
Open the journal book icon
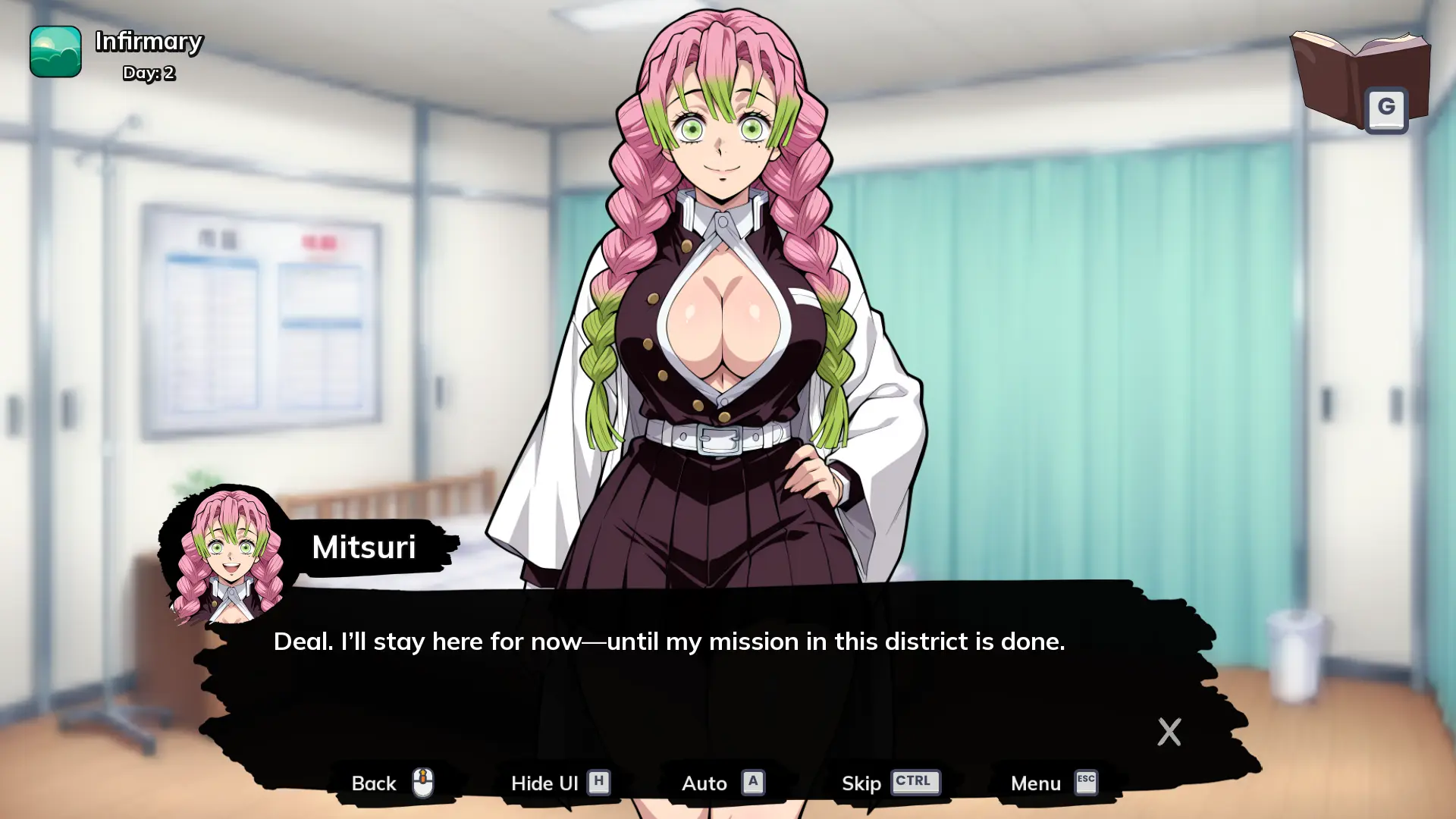[x=1359, y=80]
